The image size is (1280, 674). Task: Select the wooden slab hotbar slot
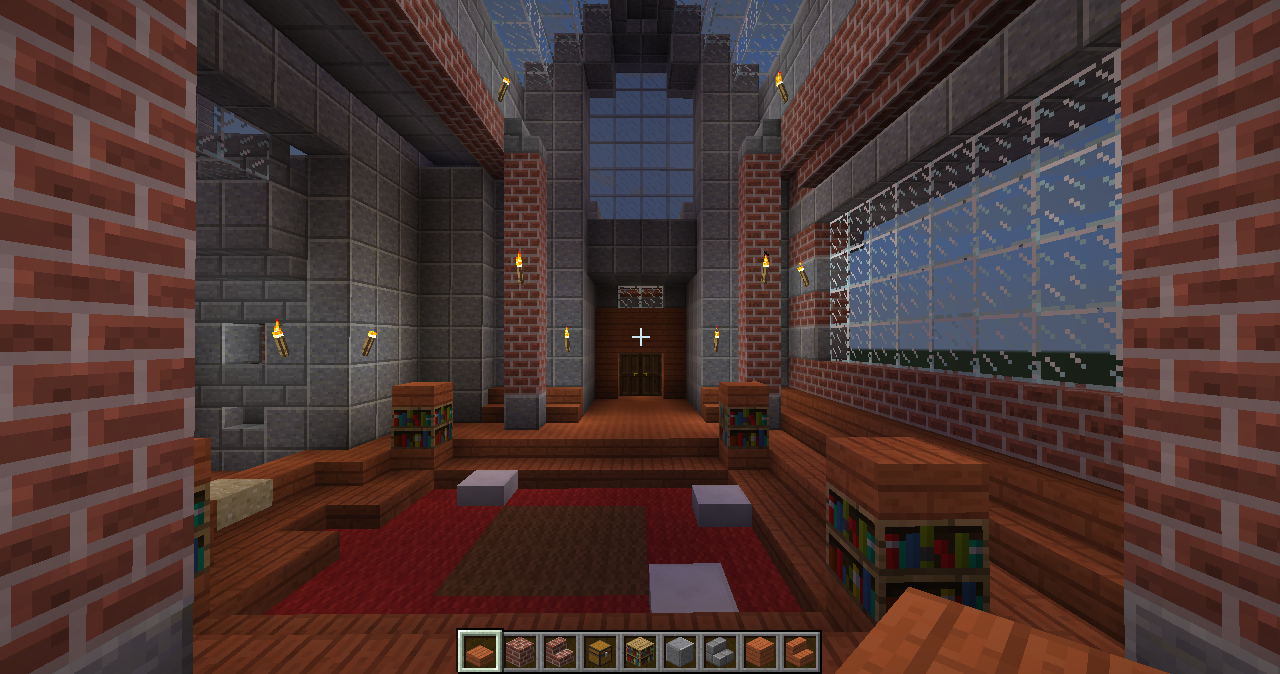click(x=479, y=652)
